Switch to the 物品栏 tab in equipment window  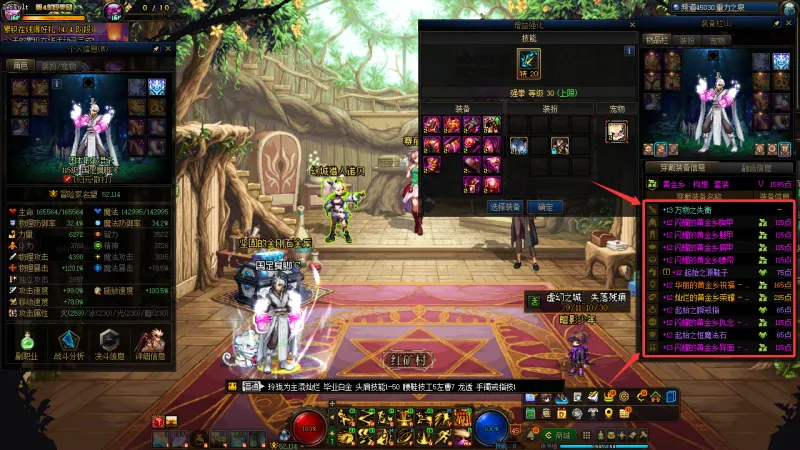tap(655, 40)
